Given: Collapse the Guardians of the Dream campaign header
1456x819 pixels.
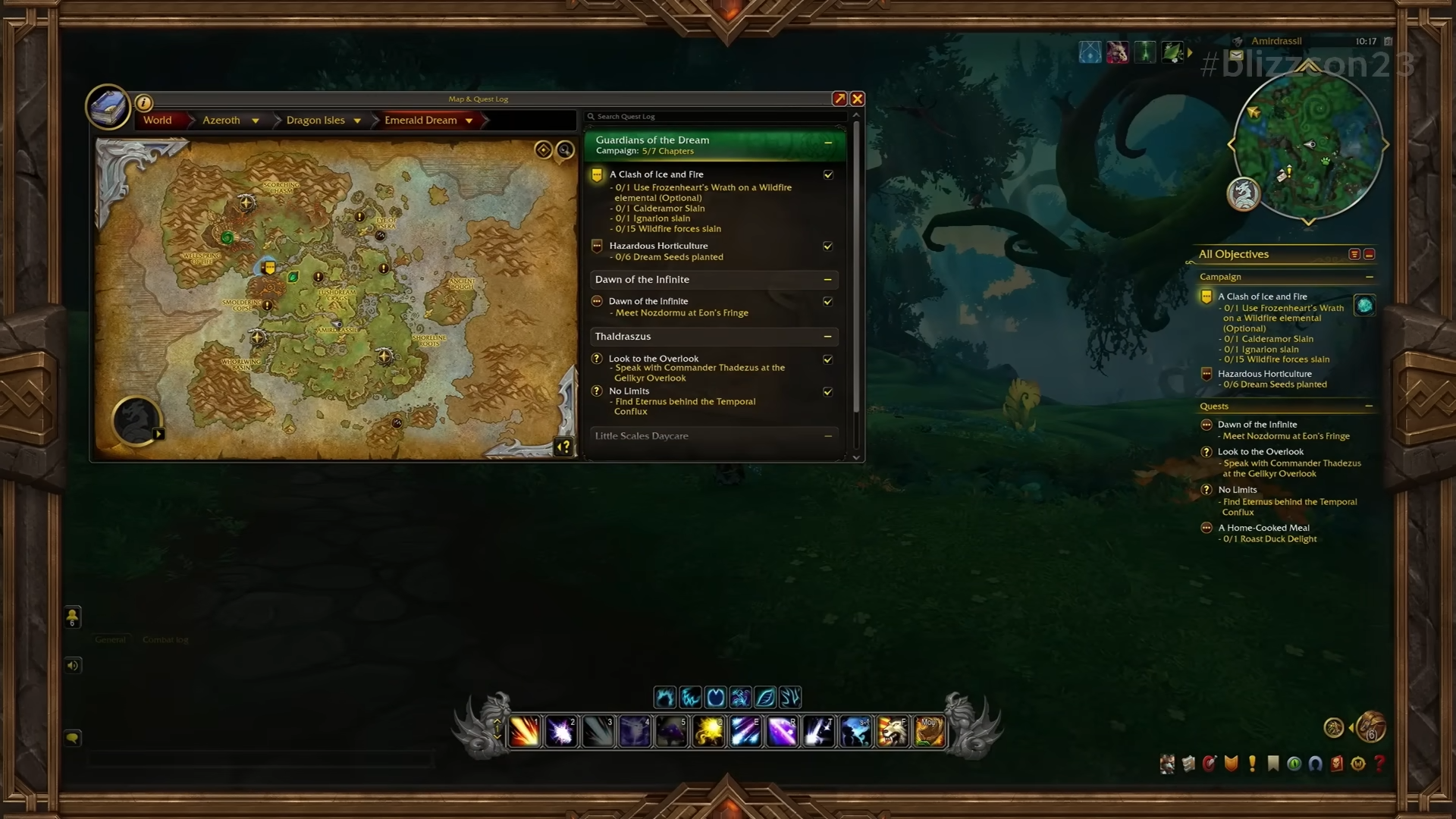Looking at the screenshot, I should [828, 143].
